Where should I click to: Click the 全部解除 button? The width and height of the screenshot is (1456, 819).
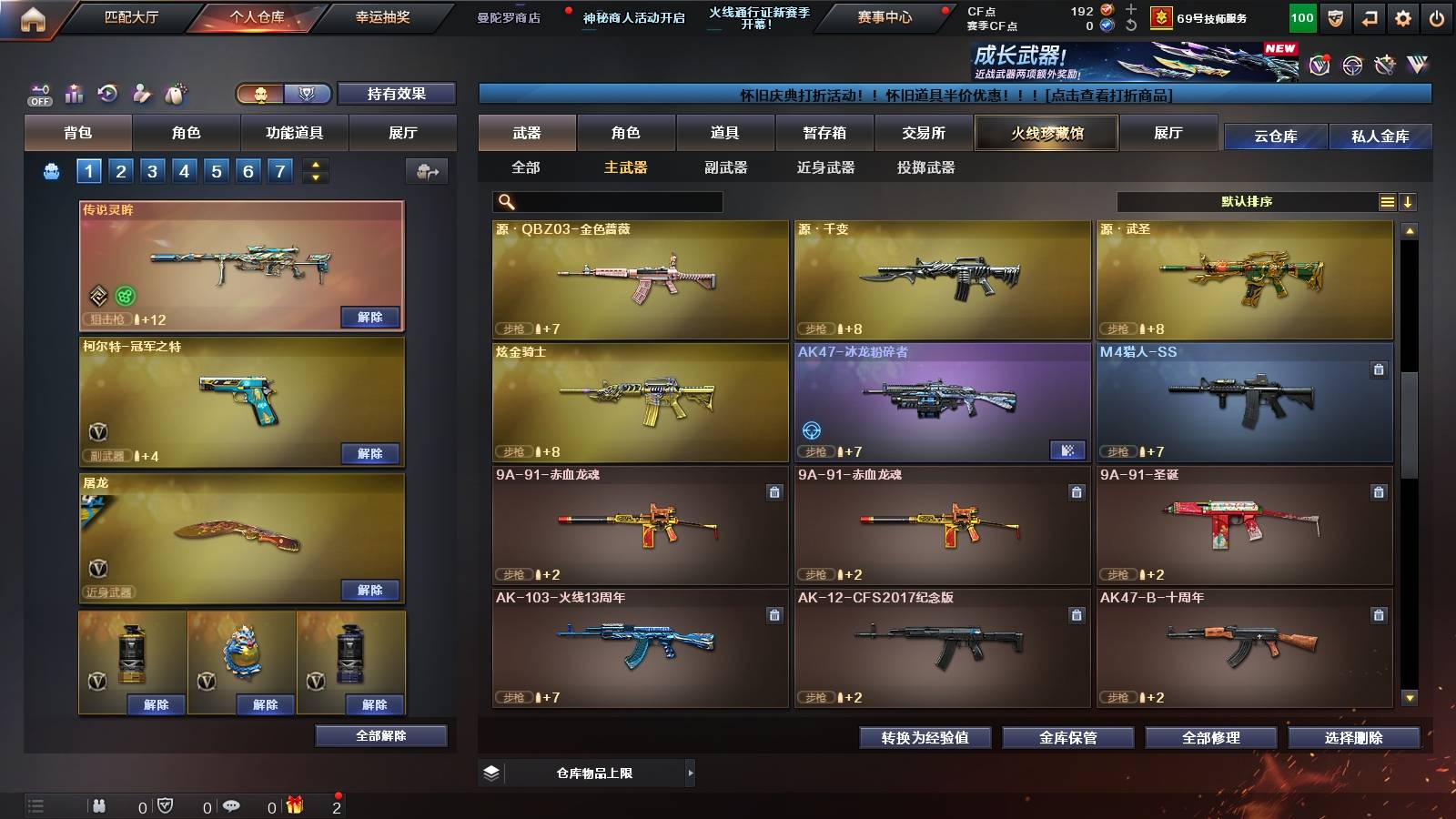pyautogui.click(x=379, y=735)
